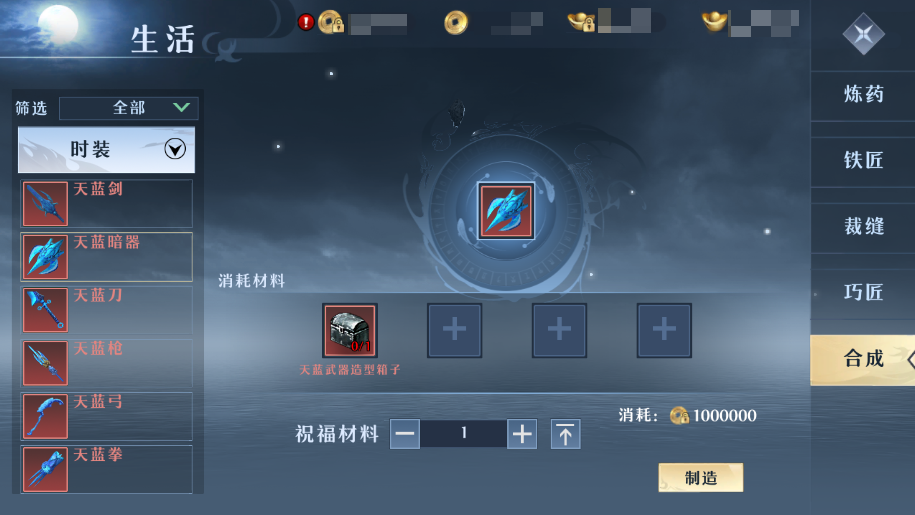
Task: Pick the 天蓝枪 recipe
Action: pyautogui.click(x=107, y=362)
